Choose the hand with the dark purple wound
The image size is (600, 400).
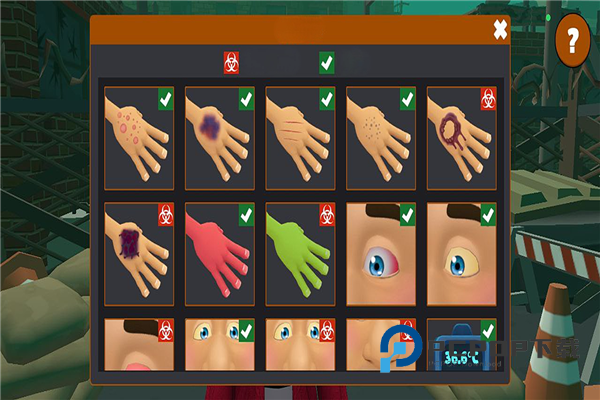pos(139,254)
